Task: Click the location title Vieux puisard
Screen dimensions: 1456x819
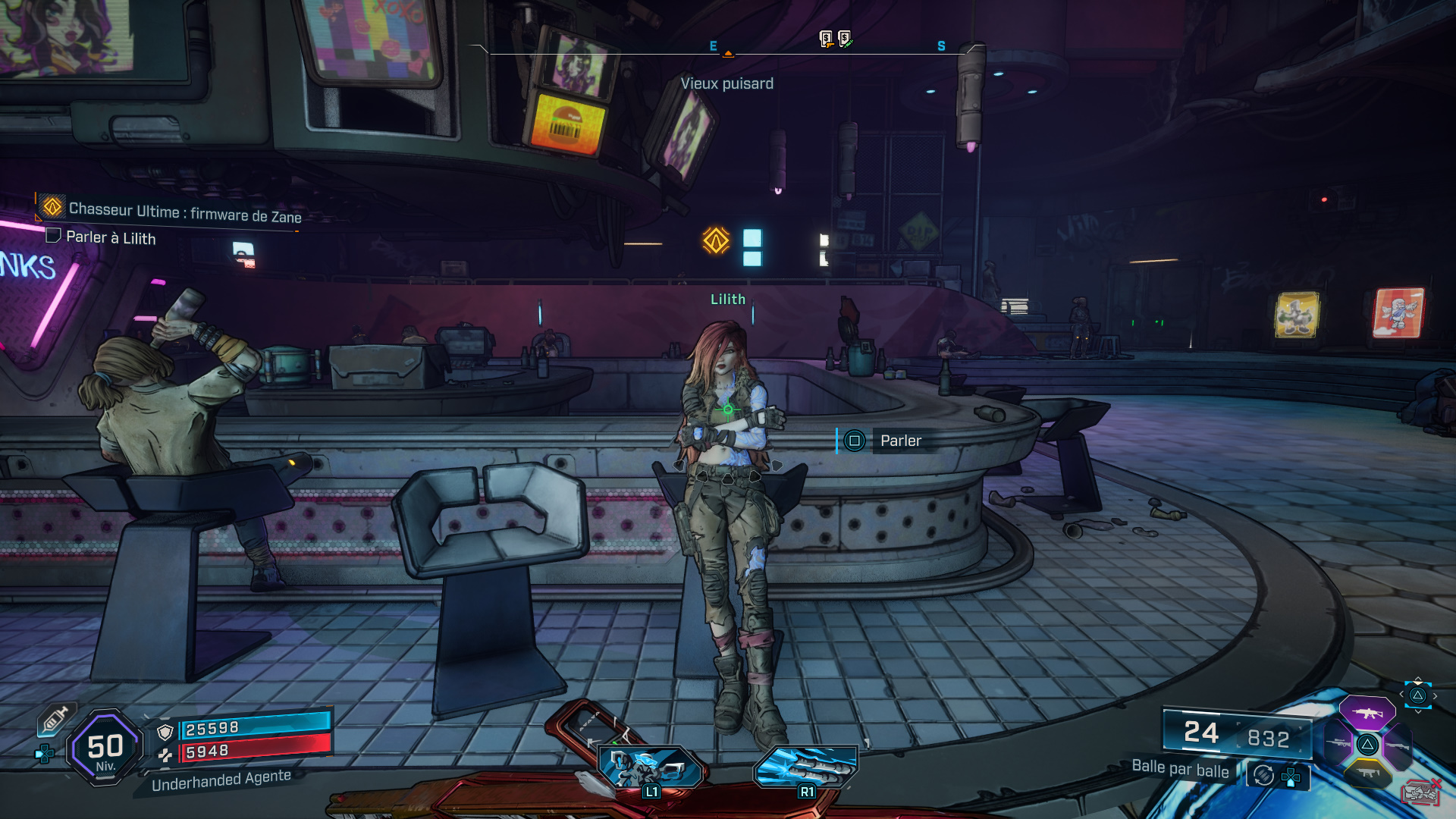Action: pyautogui.click(x=728, y=83)
